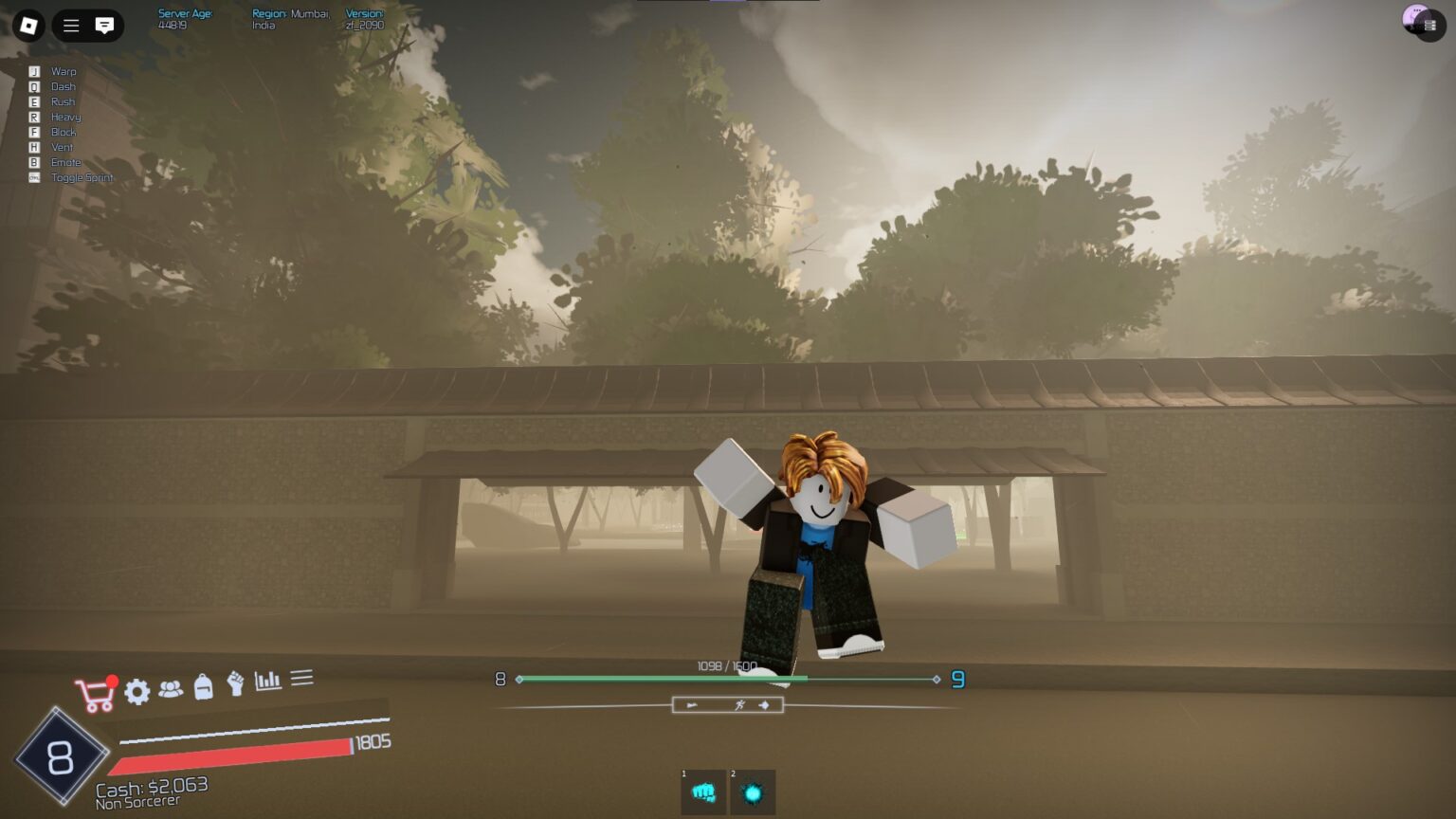The height and width of the screenshot is (819, 1456).
Task: Toggle the dash arrow indicator in the movement panel
Action: coord(764,704)
